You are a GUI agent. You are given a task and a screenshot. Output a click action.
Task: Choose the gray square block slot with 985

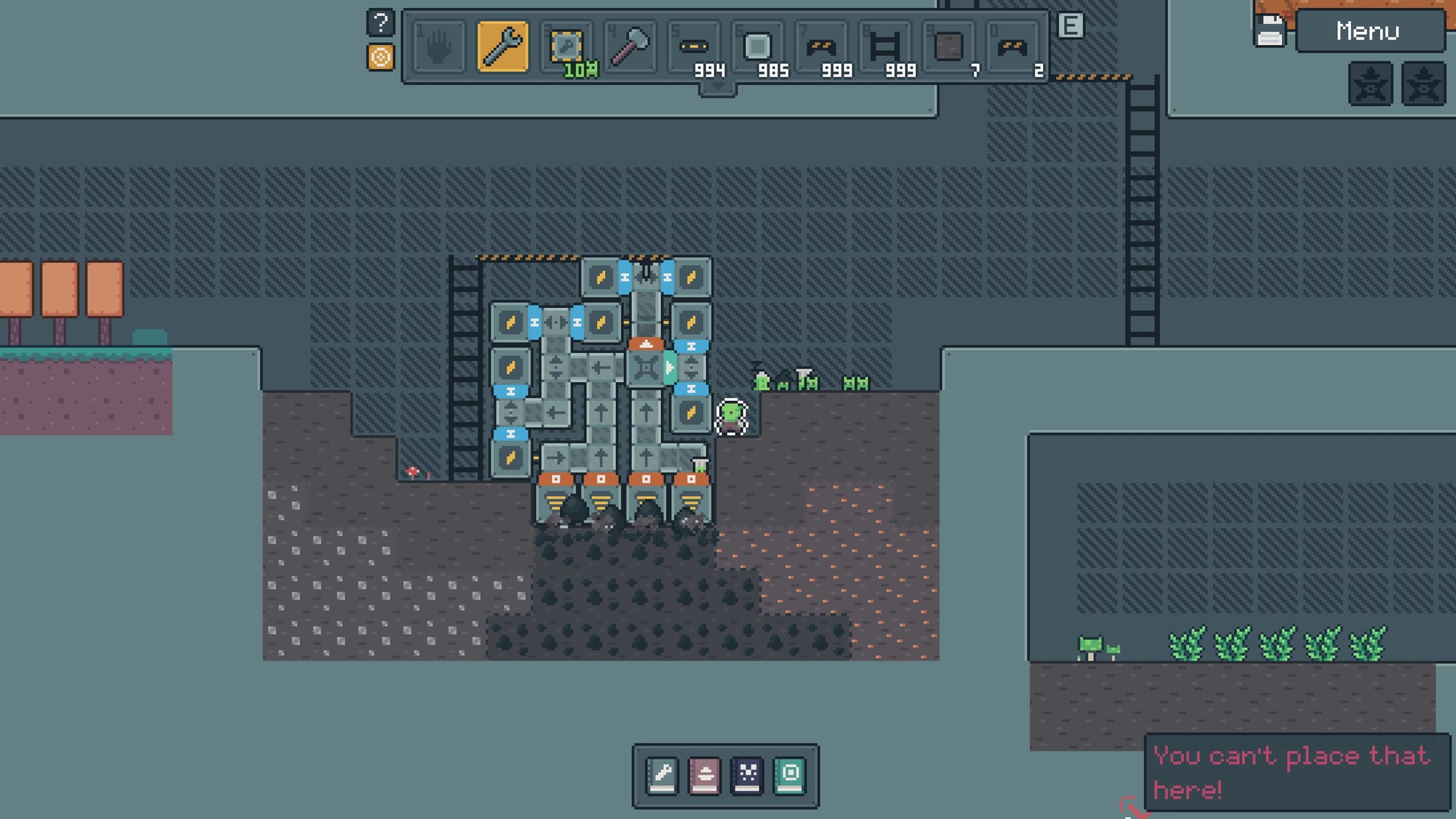coord(757,47)
